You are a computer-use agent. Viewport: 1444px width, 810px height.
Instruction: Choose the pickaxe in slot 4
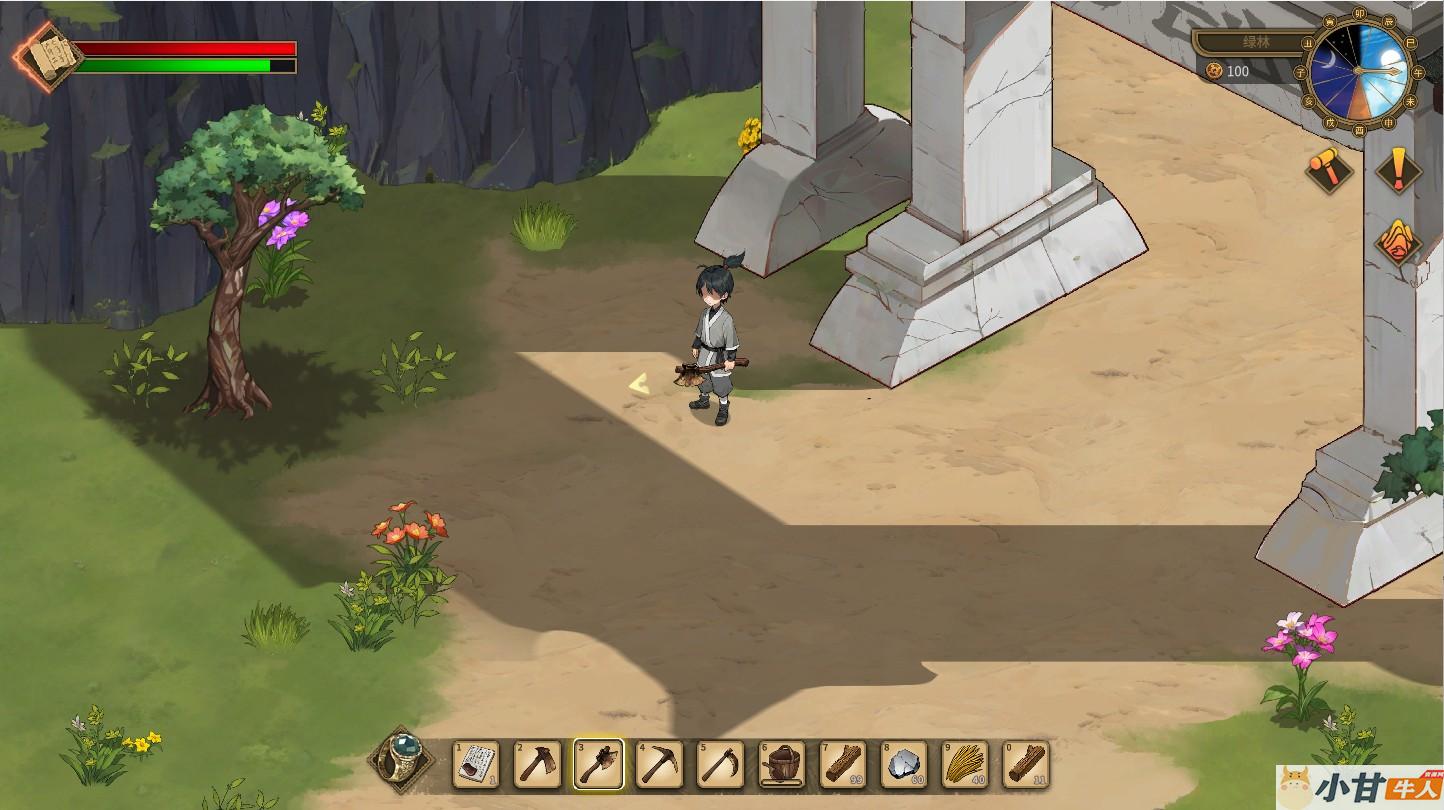point(660,764)
